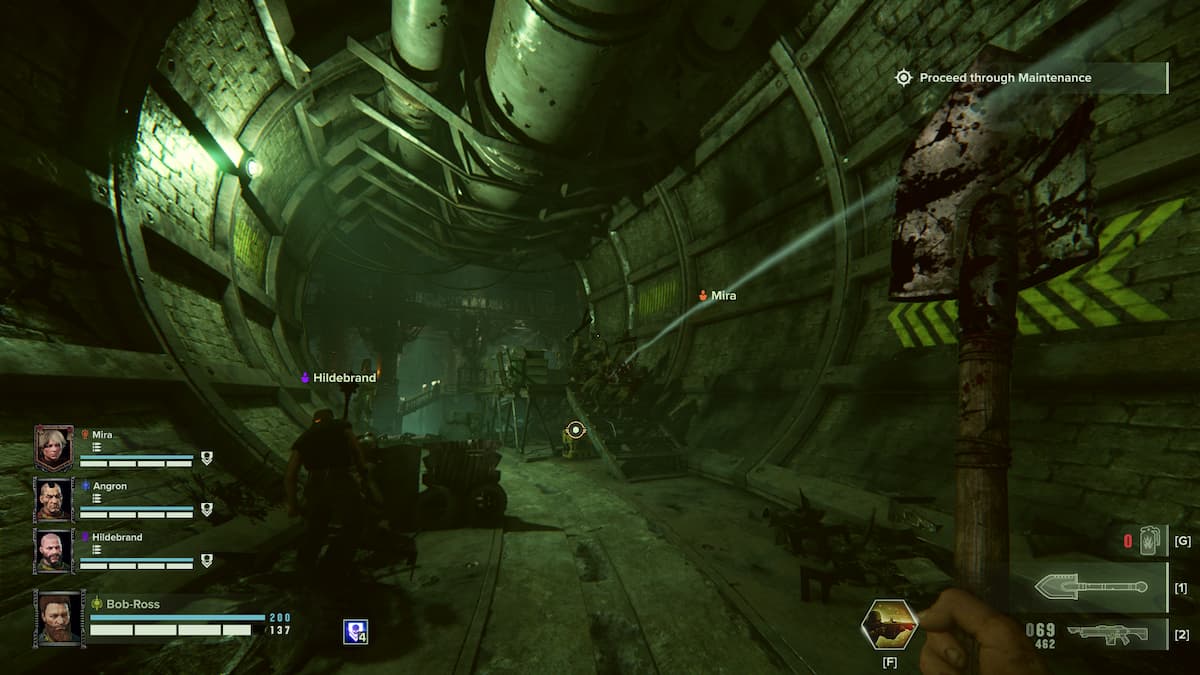Select the shovel melee weapon slot
The height and width of the screenshot is (675, 1200).
click(1091, 587)
